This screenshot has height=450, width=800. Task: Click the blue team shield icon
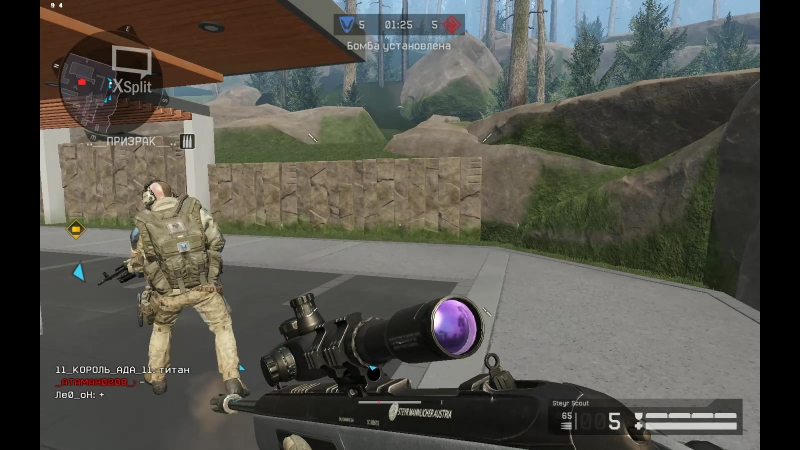tap(347, 24)
